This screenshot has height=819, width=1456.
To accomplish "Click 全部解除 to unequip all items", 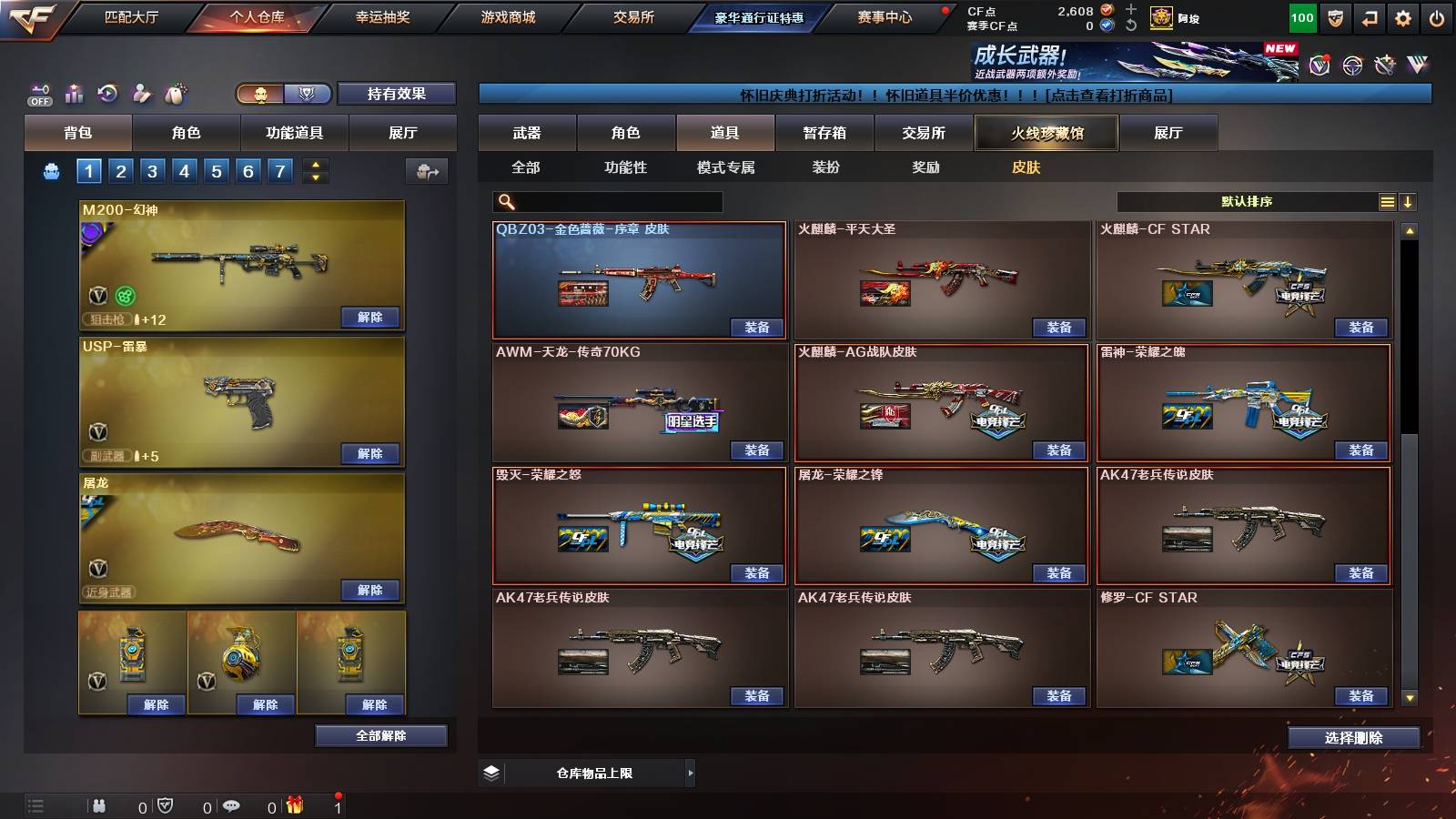I will [380, 735].
